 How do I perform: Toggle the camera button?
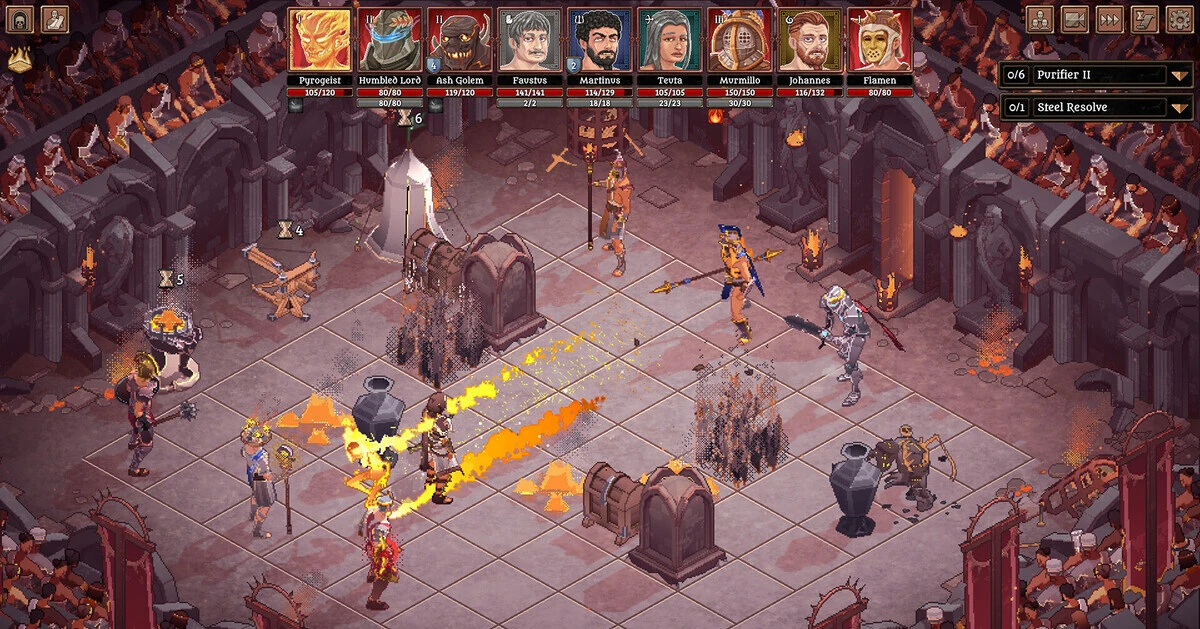pos(1074,19)
